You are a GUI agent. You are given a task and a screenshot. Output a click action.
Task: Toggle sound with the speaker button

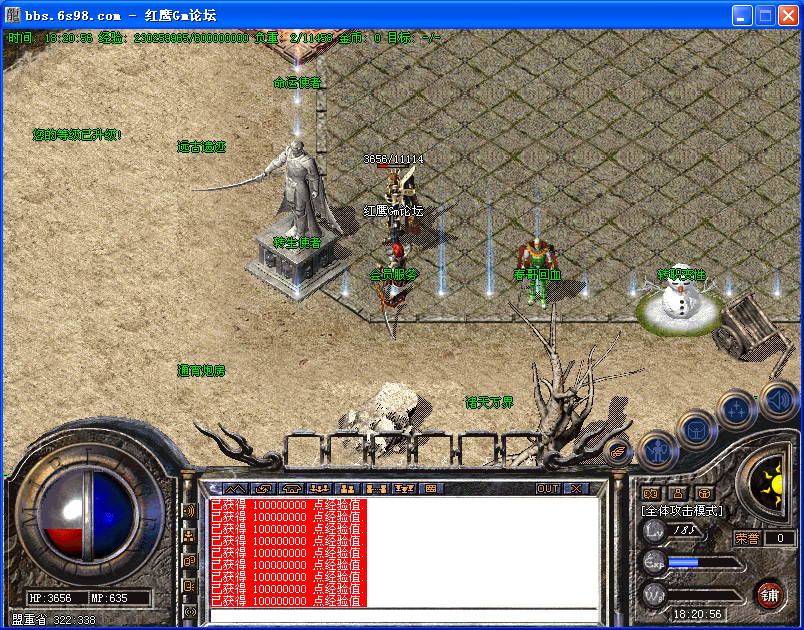coord(778,399)
